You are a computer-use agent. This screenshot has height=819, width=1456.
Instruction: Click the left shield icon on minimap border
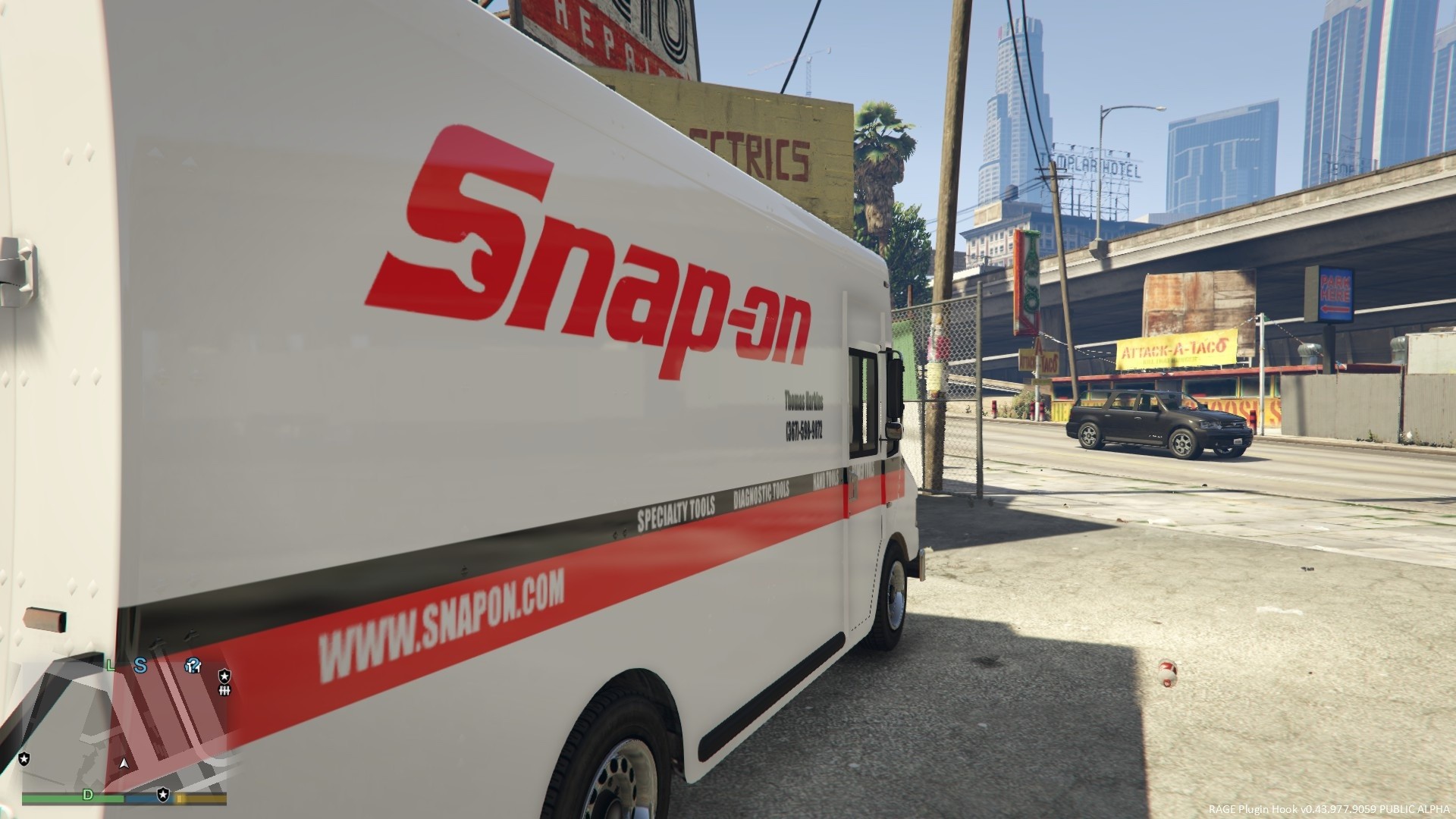24,759
